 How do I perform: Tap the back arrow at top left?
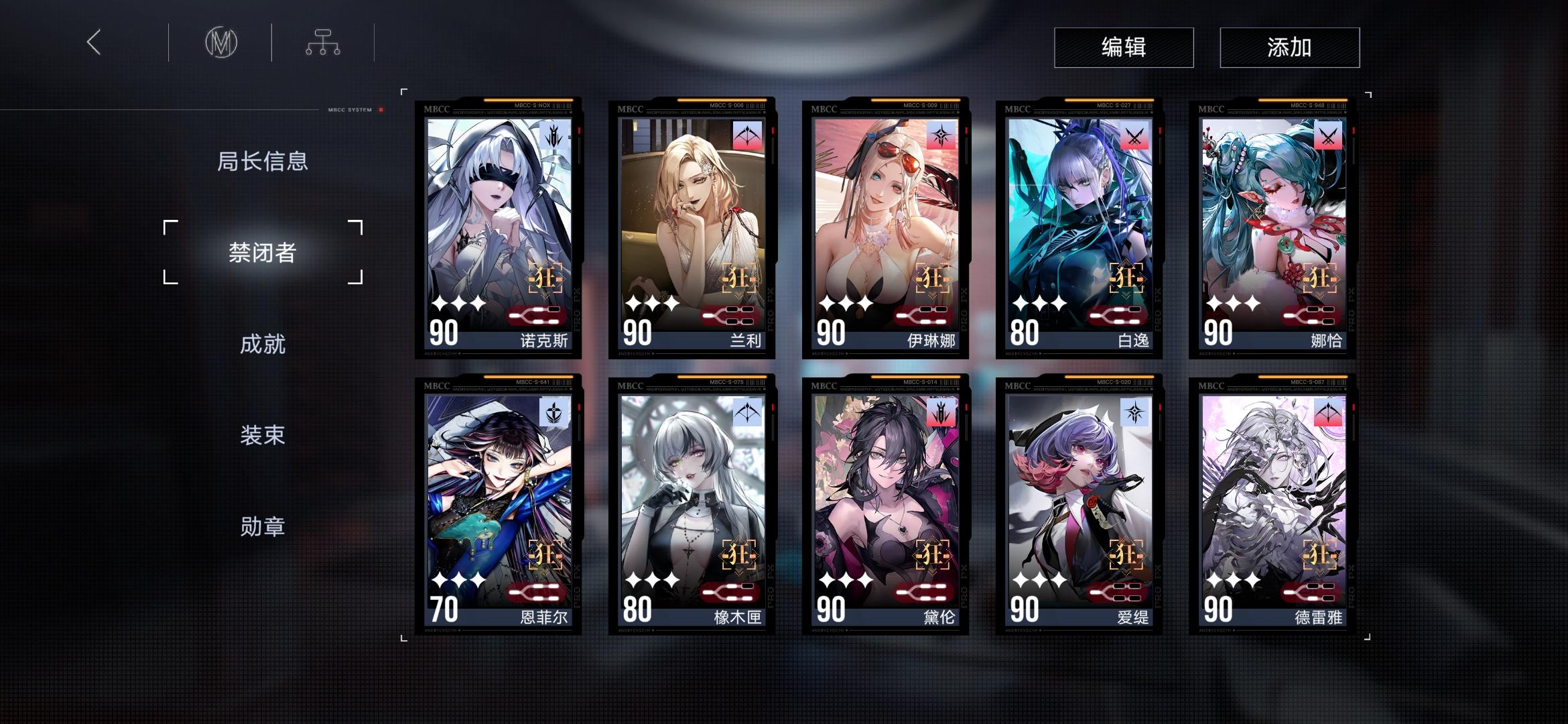[x=92, y=42]
